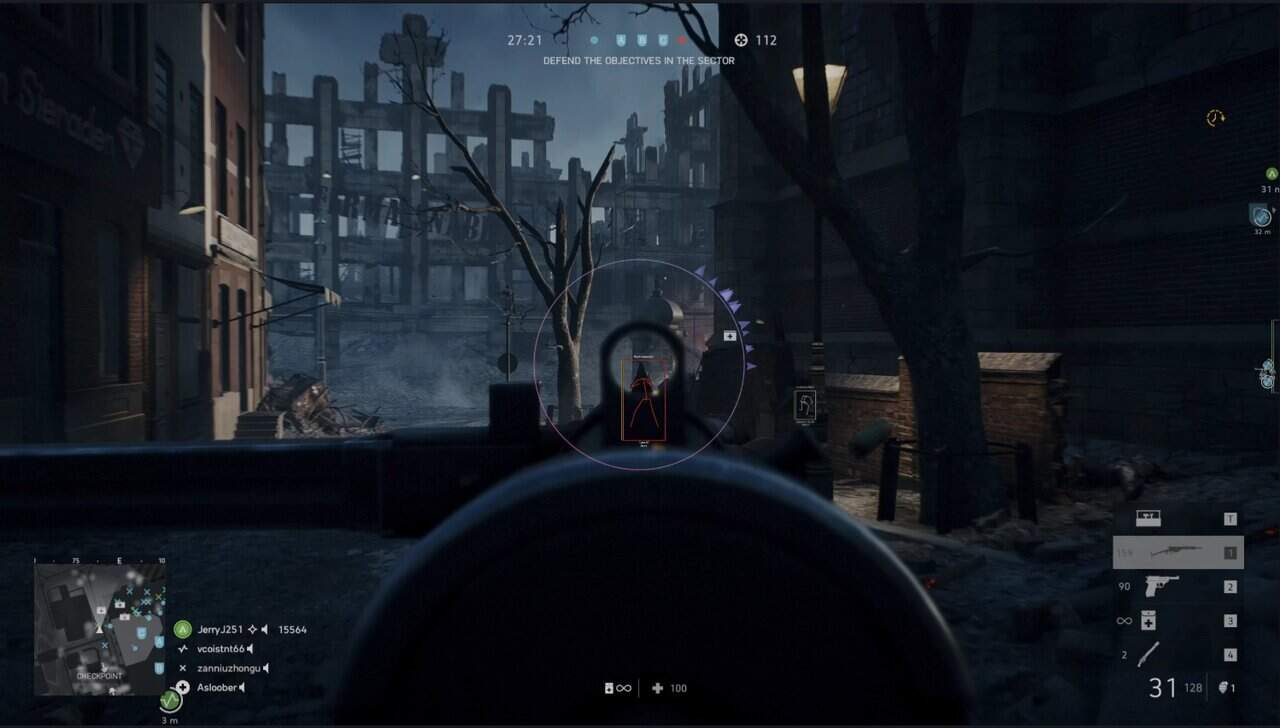This screenshot has height=728, width=1280.
Task: Click the objective C shield marker at top
Action: click(x=662, y=41)
